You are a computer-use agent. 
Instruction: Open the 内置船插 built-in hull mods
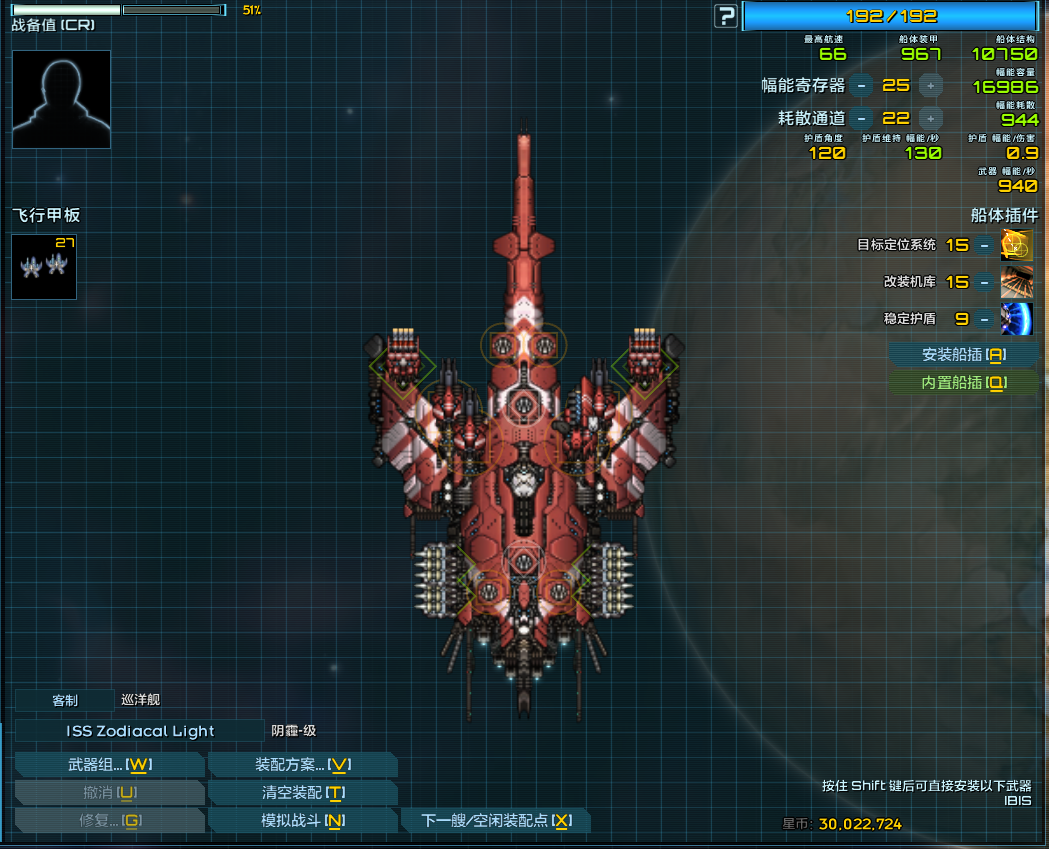point(963,382)
